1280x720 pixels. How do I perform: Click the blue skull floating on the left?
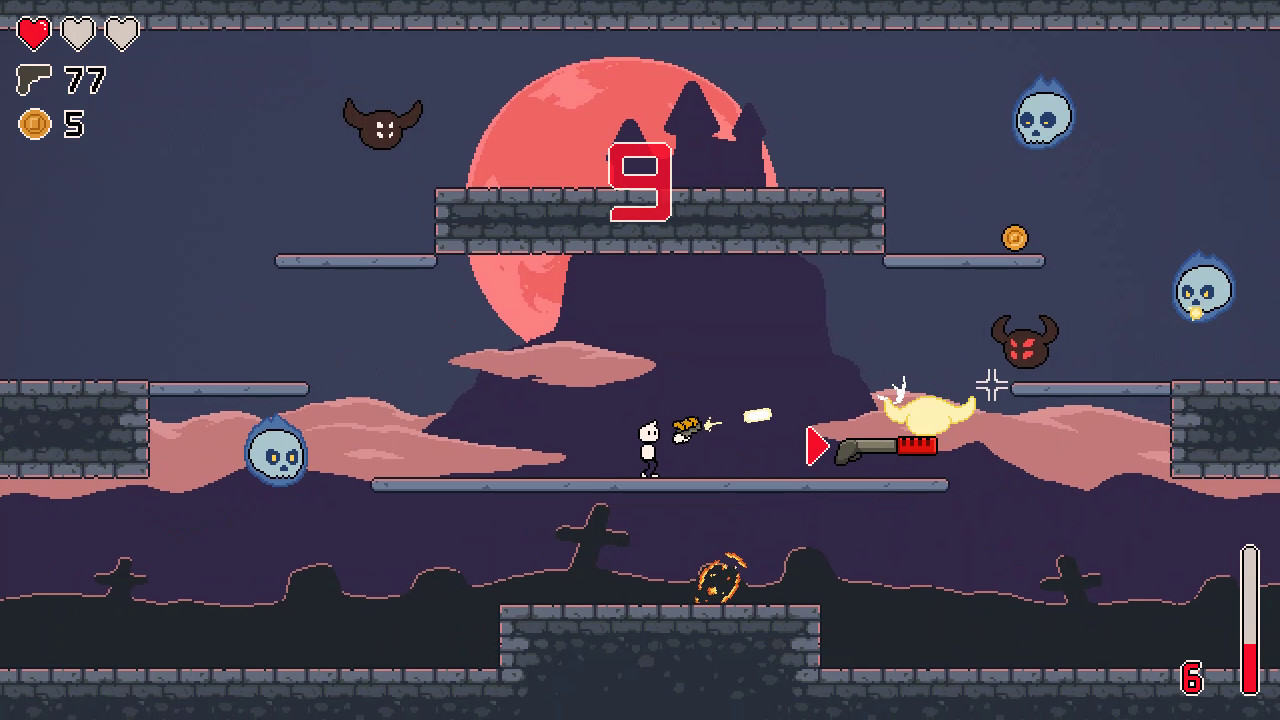279,453
